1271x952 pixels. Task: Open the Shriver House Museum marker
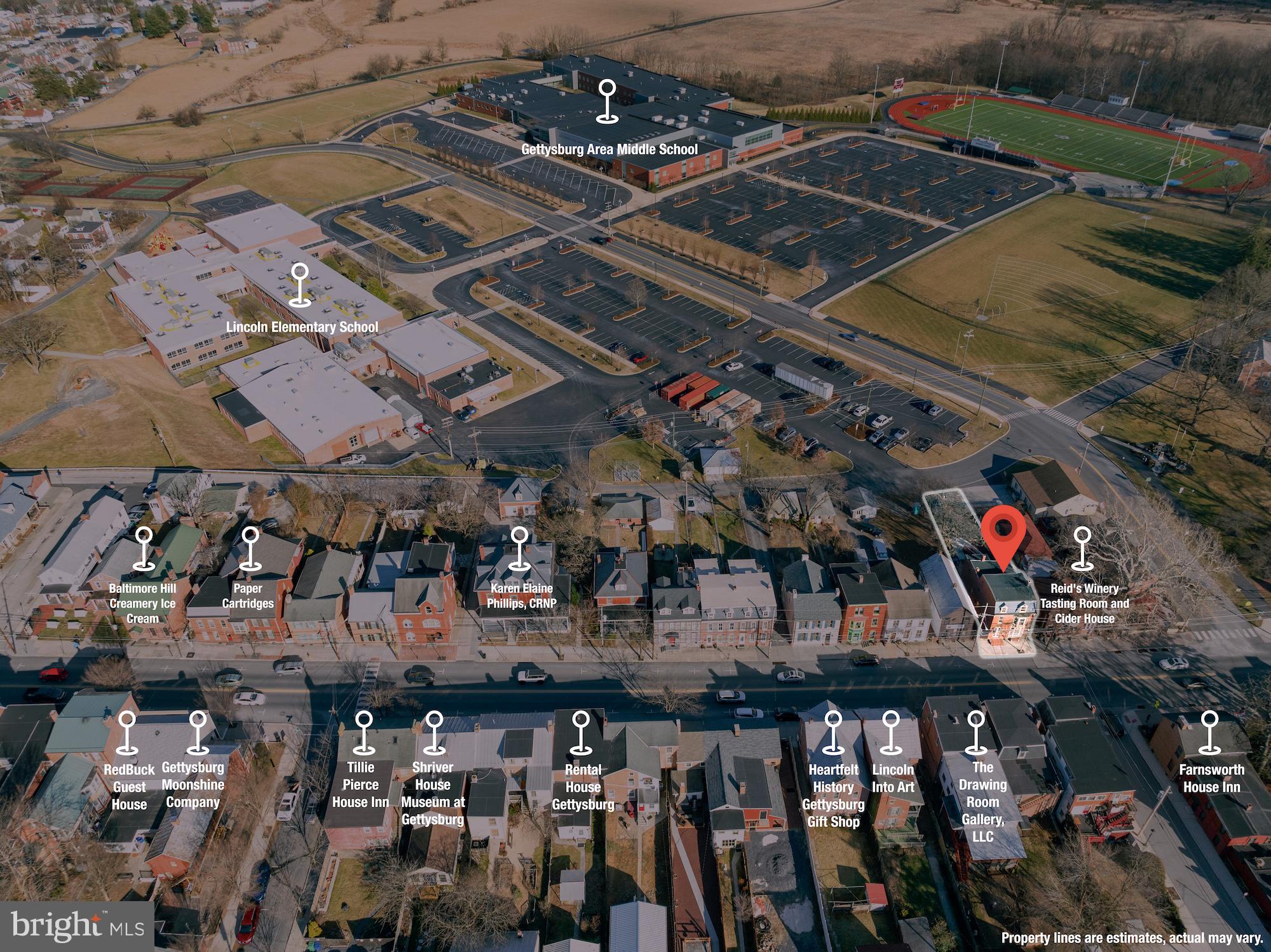pyautogui.click(x=434, y=732)
